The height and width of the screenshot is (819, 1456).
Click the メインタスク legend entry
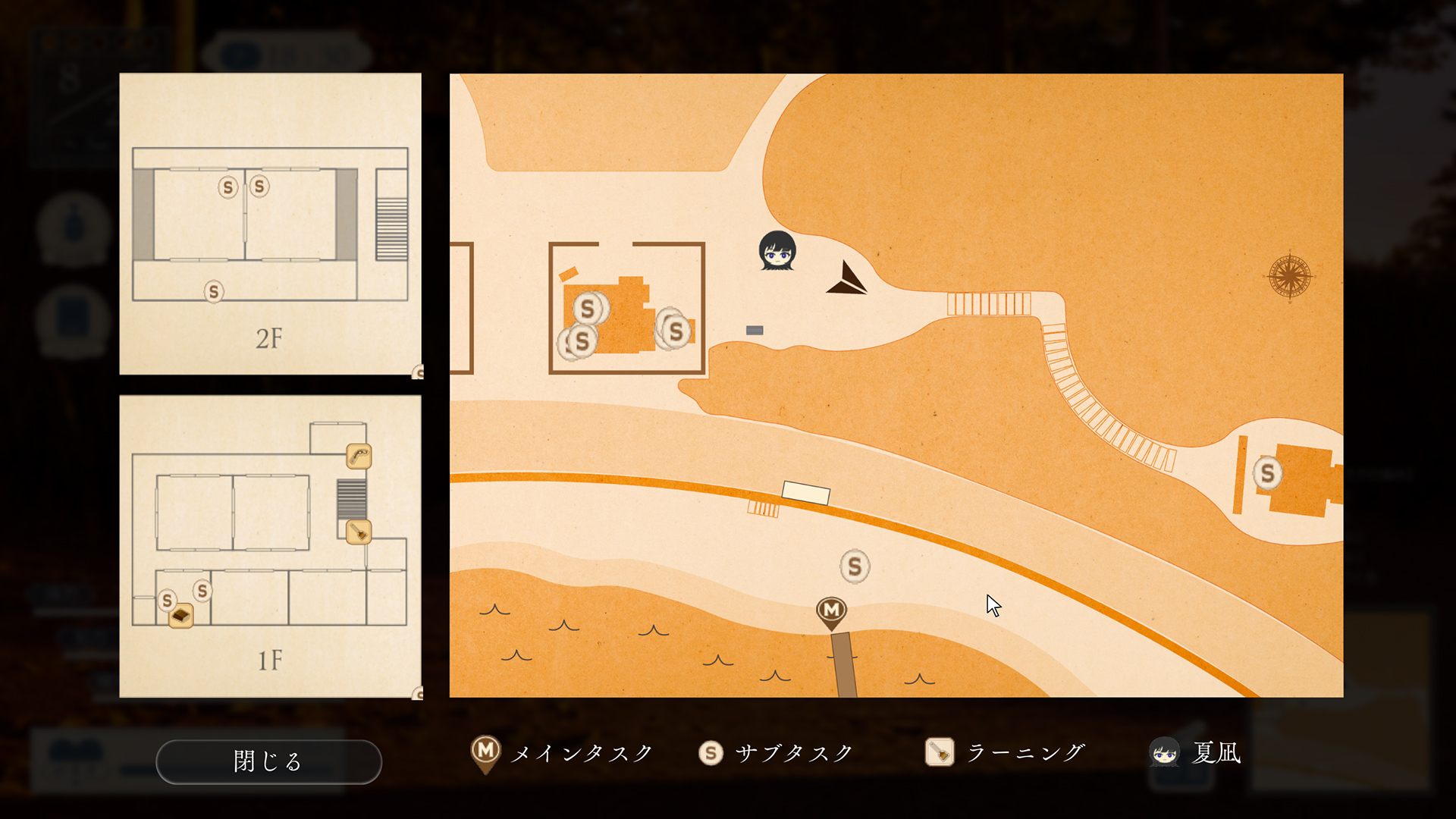(562, 753)
